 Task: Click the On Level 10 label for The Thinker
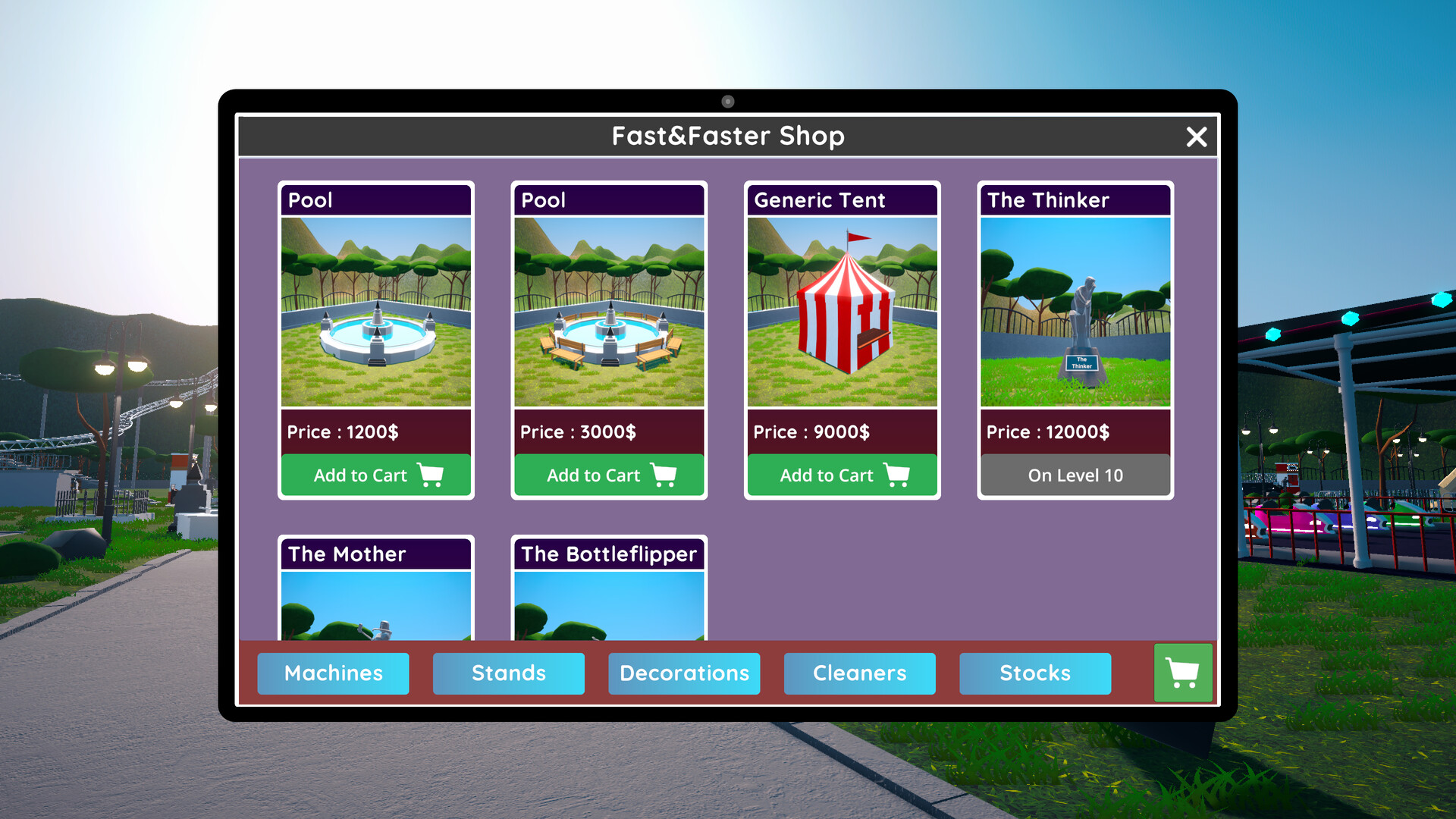1075,475
